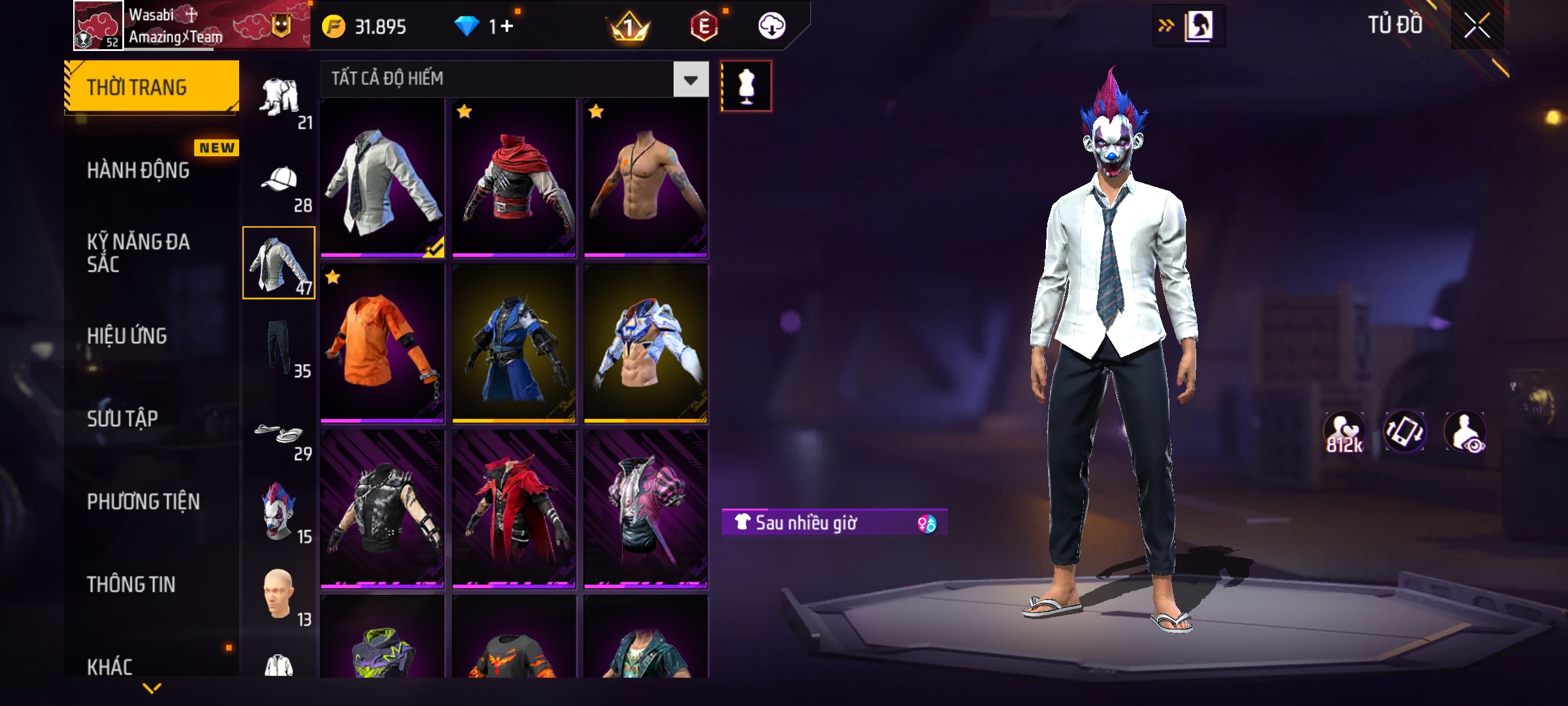Equip the red scarf ninja top
The width and height of the screenshot is (1568, 706).
[x=514, y=178]
